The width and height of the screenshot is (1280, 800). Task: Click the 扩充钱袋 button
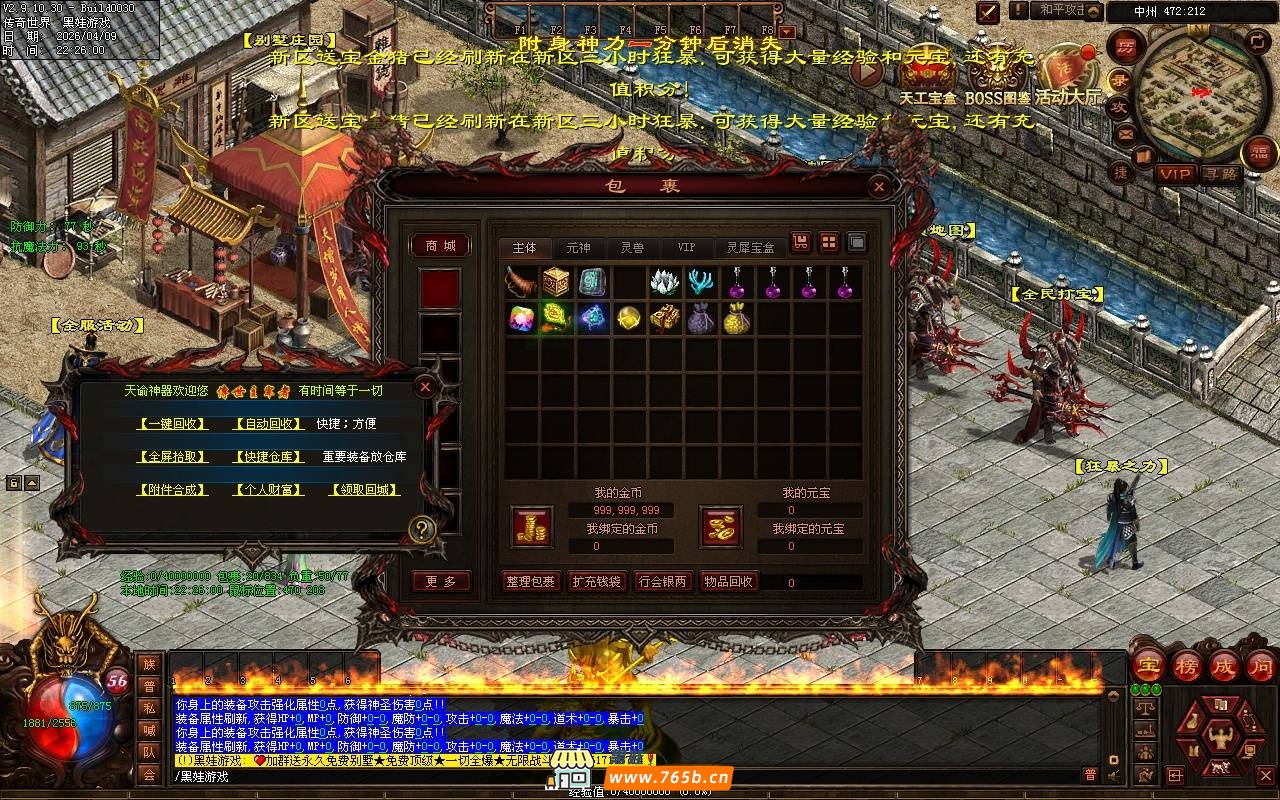coord(596,582)
